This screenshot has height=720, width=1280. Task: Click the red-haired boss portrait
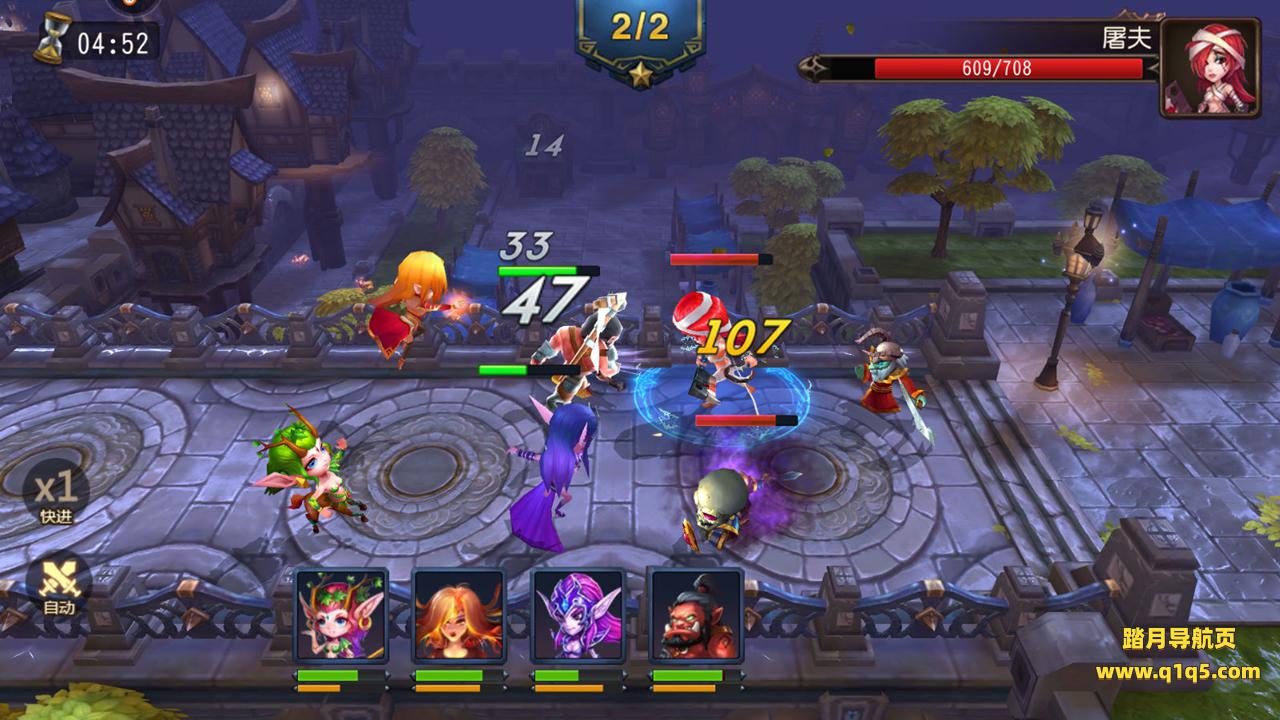(x=1209, y=66)
